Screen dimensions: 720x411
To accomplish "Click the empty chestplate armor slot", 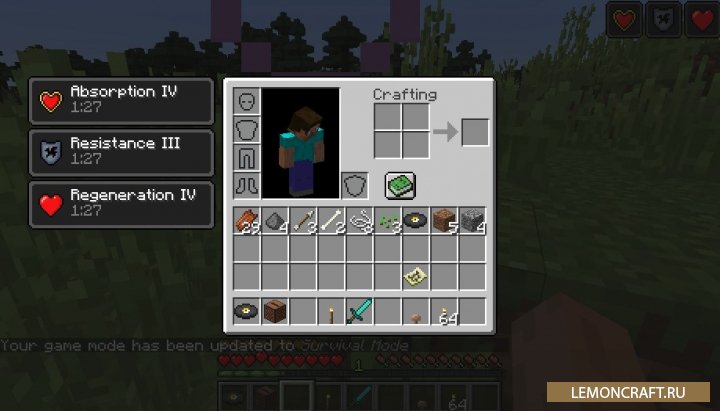I will [x=248, y=130].
